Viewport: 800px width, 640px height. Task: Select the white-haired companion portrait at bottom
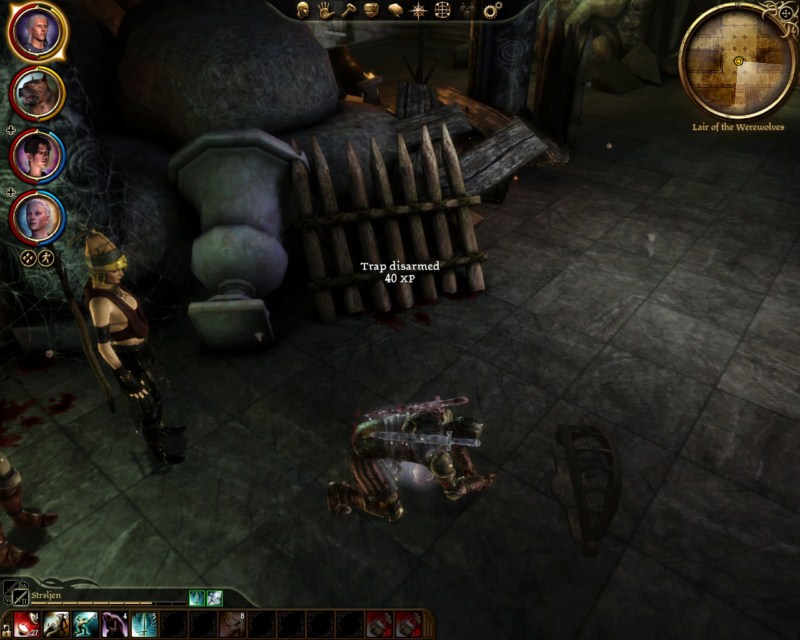38,215
